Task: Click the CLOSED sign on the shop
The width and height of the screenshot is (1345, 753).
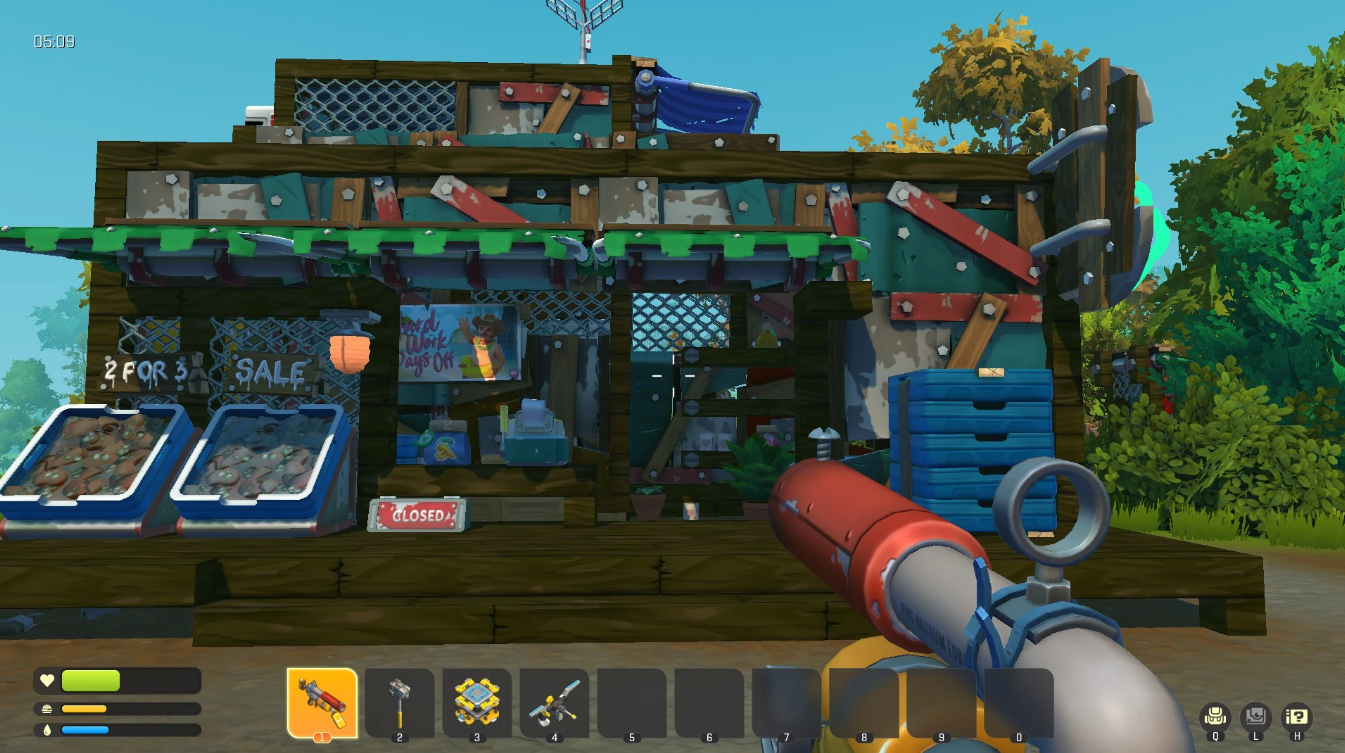Action: (418, 514)
